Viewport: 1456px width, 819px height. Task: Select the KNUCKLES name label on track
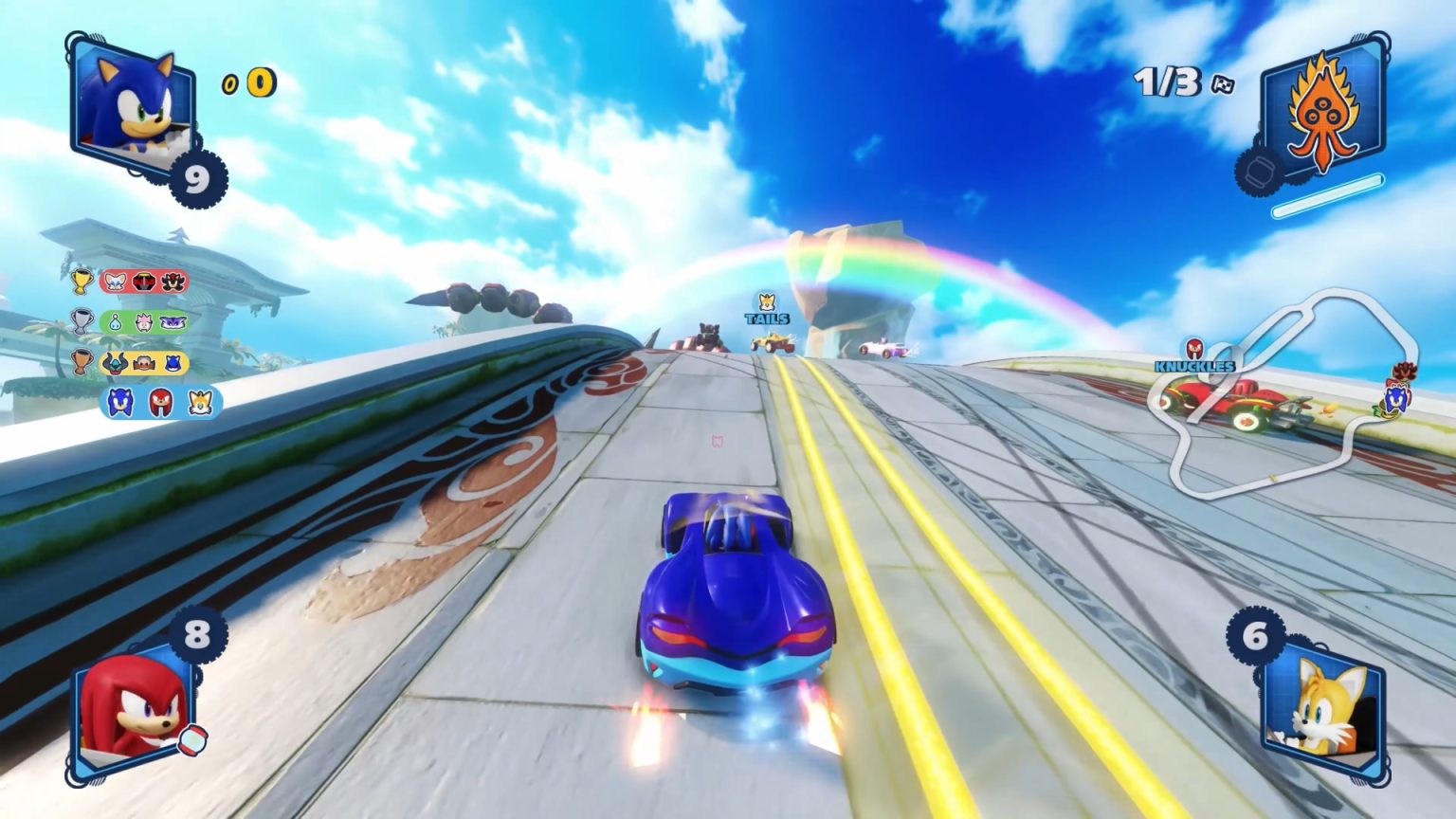tap(1196, 364)
